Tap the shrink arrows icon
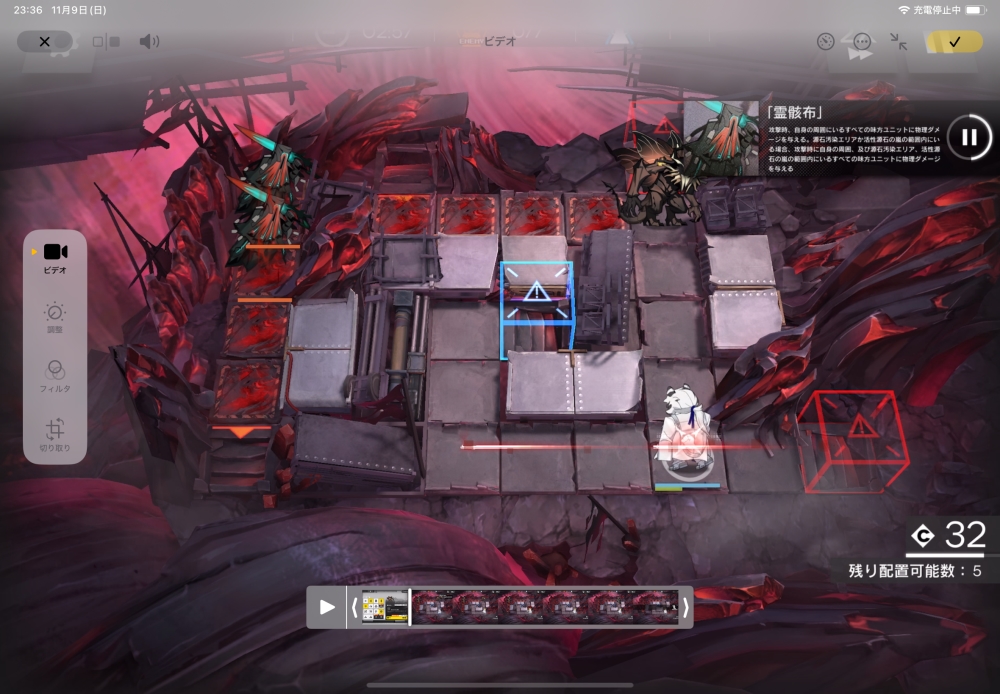 click(x=898, y=42)
